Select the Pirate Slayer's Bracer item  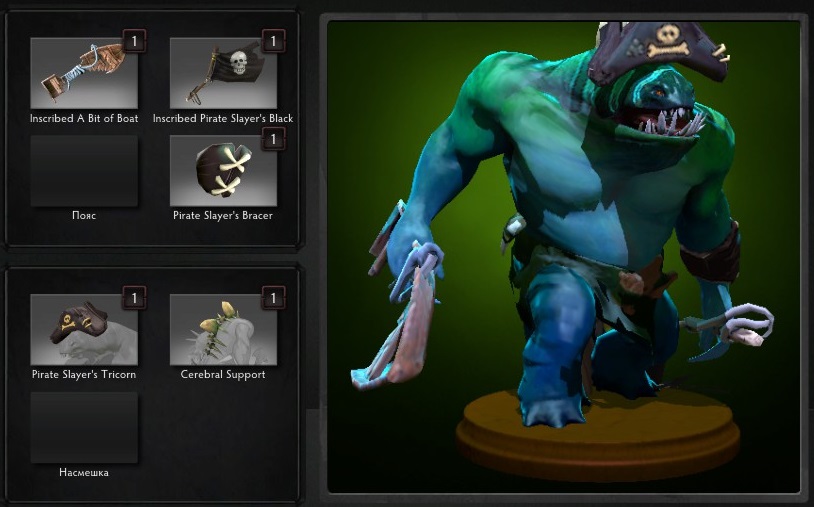[x=223, y=171]
